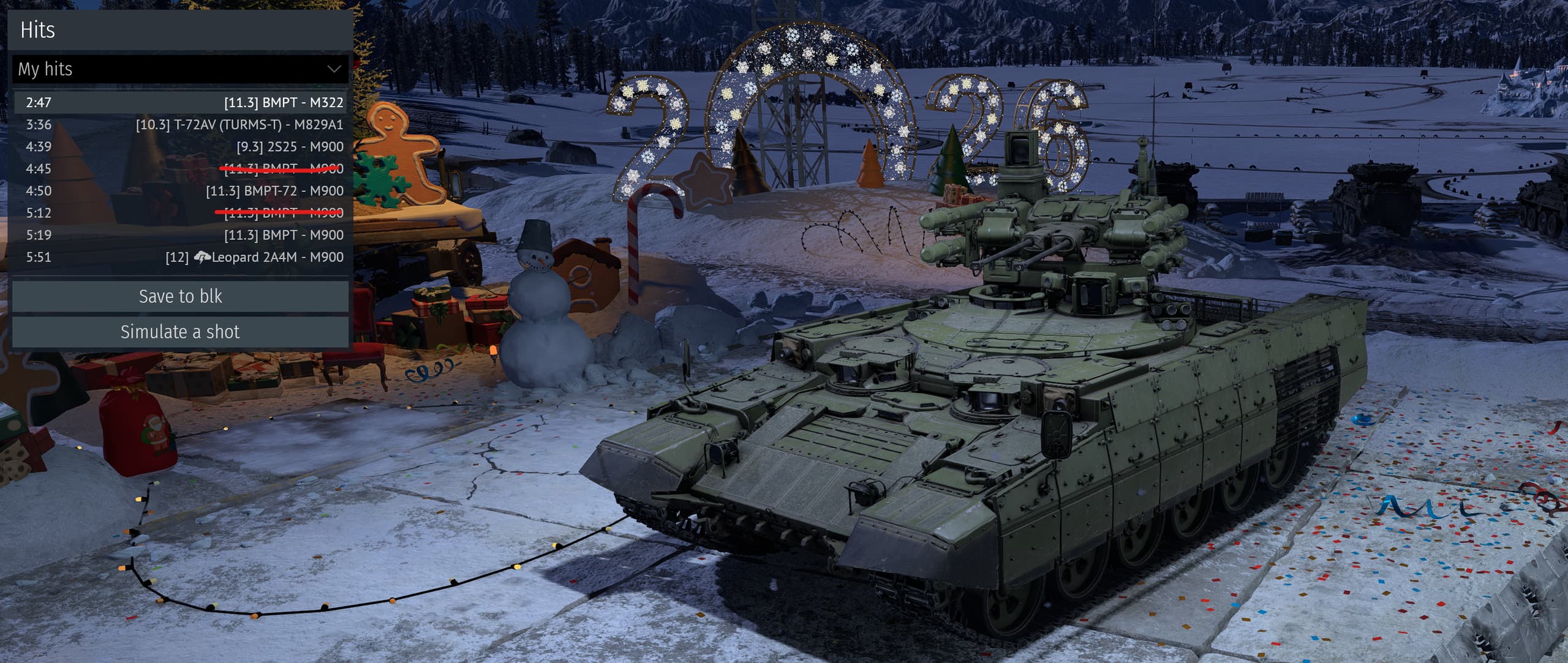Click the Save to blk button
Screen dimensions: 1568x663
[180, 296]
